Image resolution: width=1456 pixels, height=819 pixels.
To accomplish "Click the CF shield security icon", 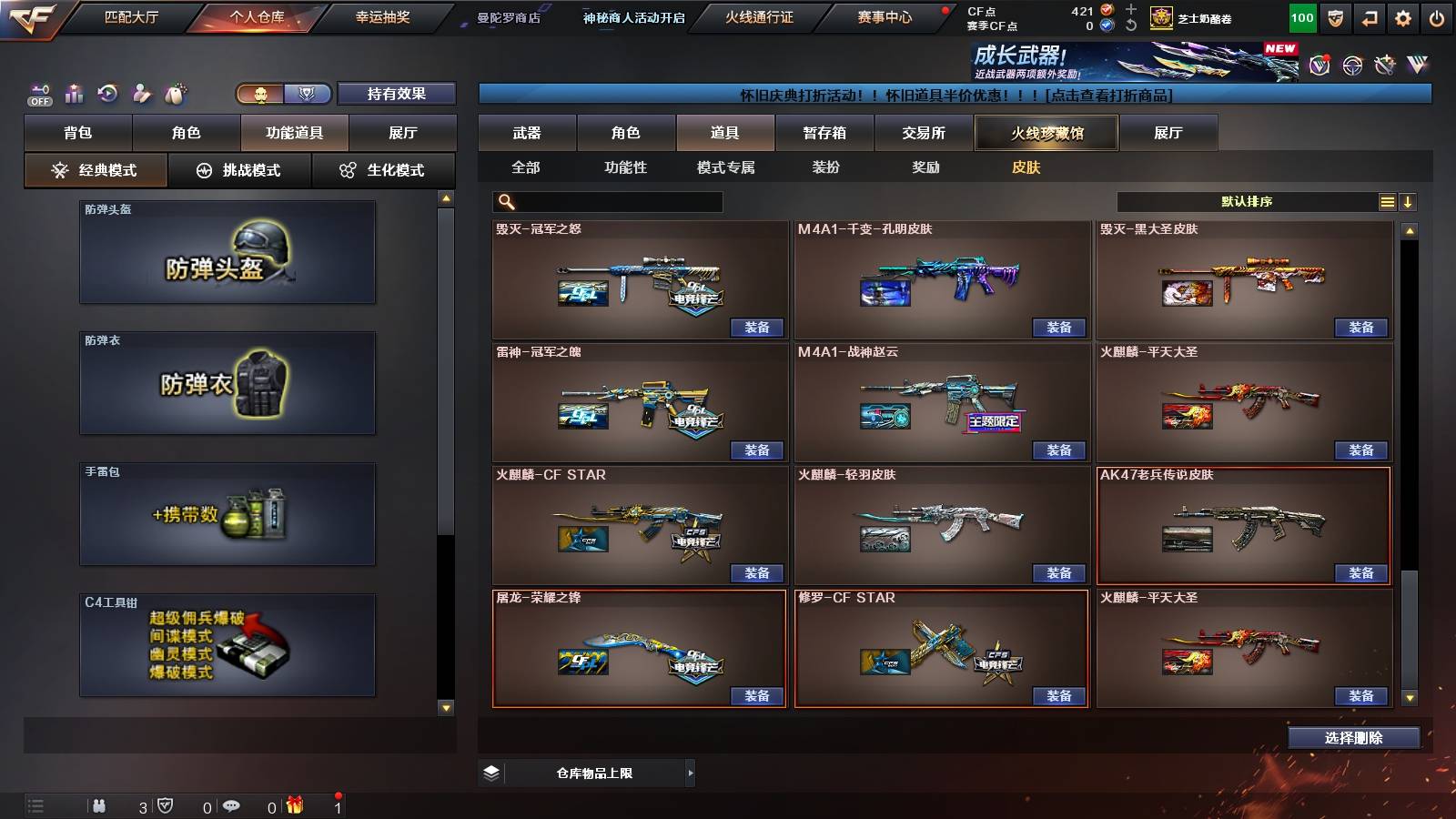I will click(1337, 16).
